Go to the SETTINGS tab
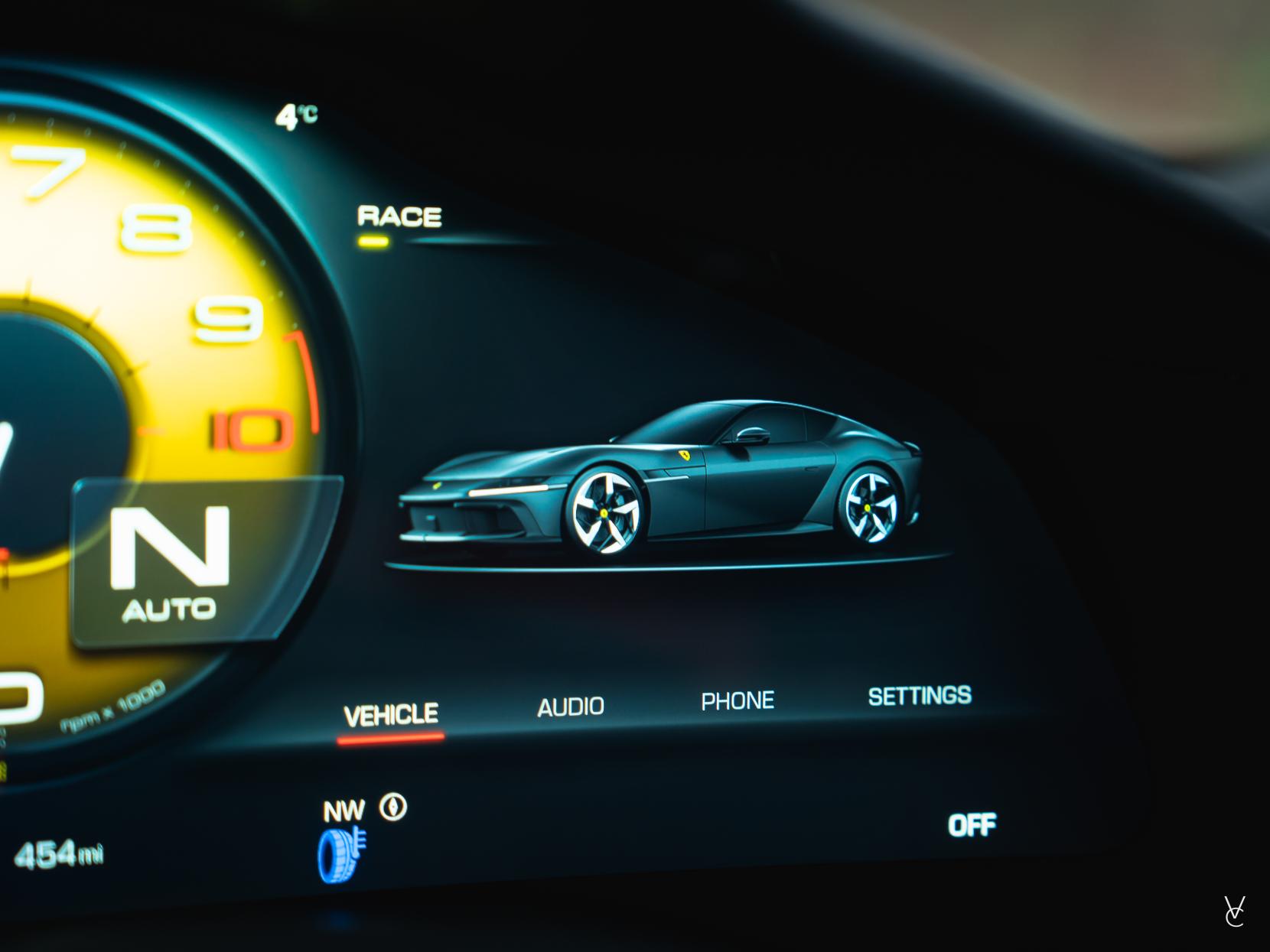 pos(920,696)
